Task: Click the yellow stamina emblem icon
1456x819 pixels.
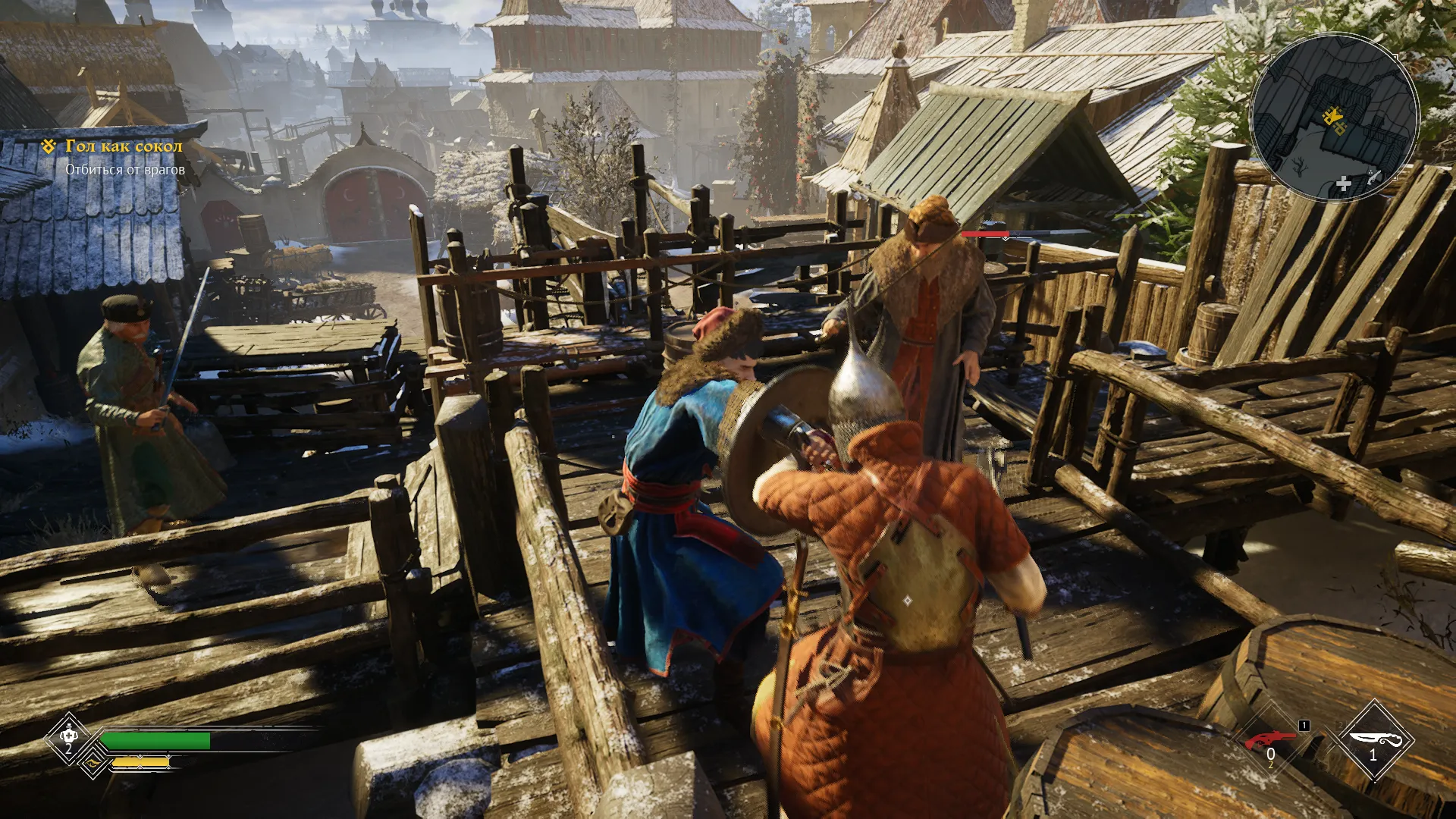Action: pos(93,764)
